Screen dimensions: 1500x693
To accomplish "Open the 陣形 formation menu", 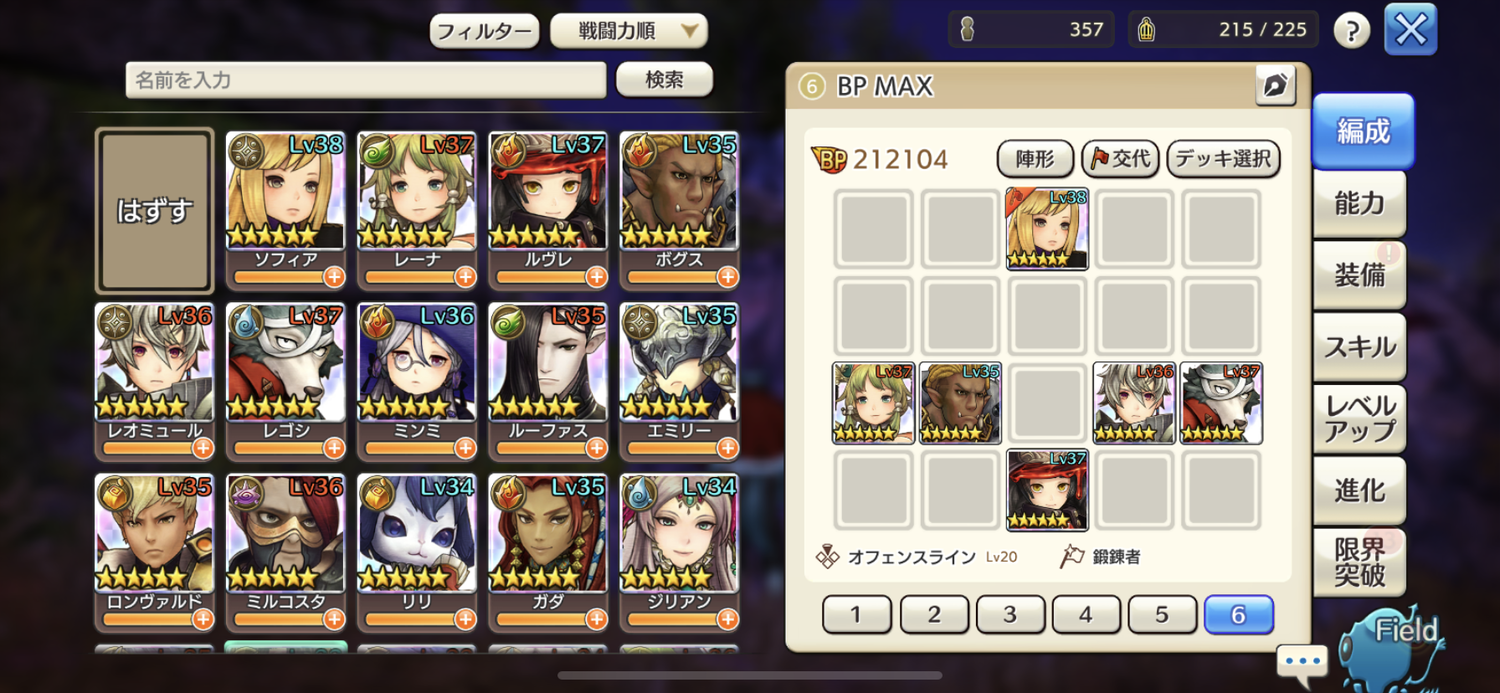I will point(1035,159).
